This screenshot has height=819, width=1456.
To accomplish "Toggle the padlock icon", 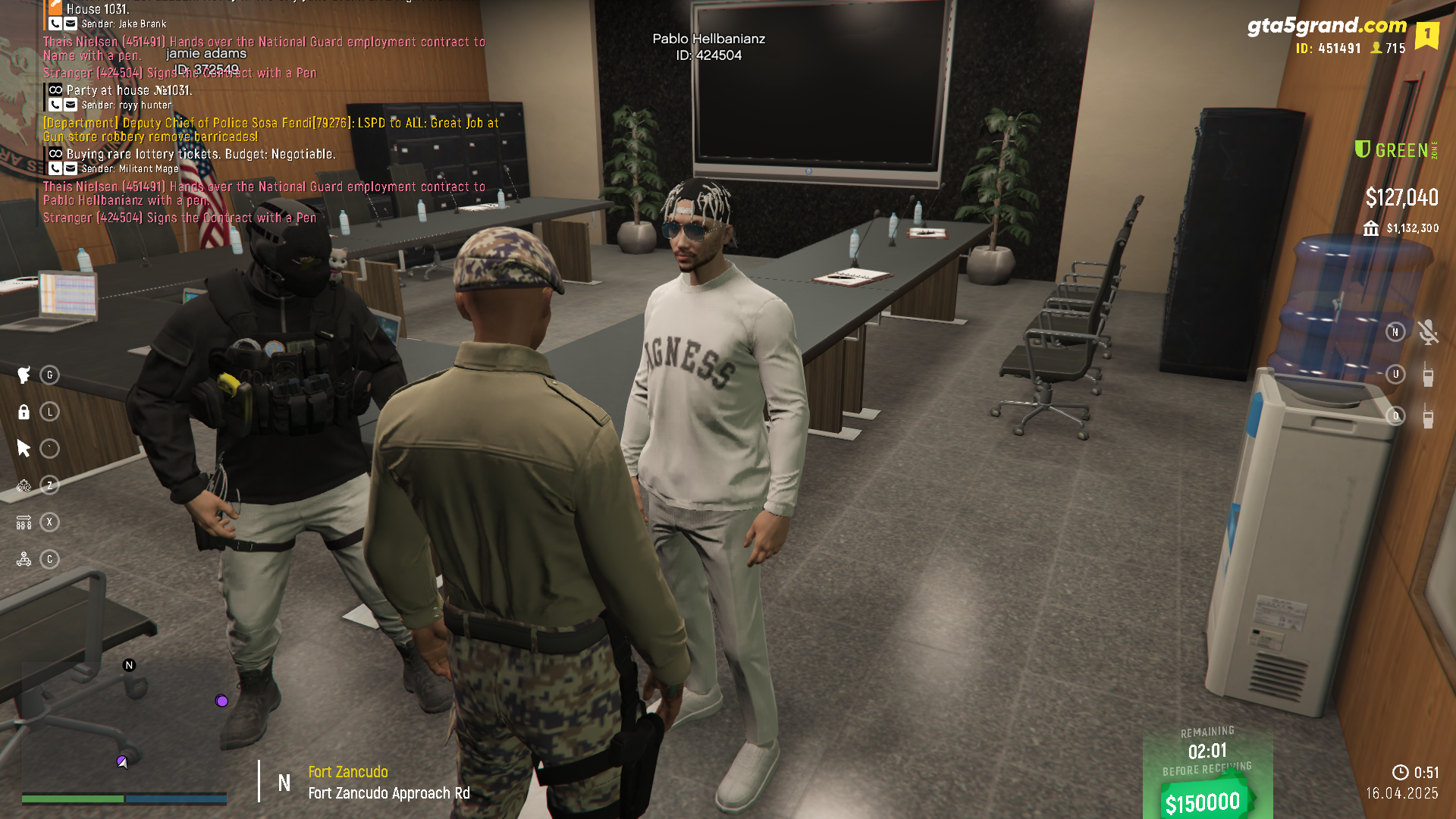I will tap(24, 412).
